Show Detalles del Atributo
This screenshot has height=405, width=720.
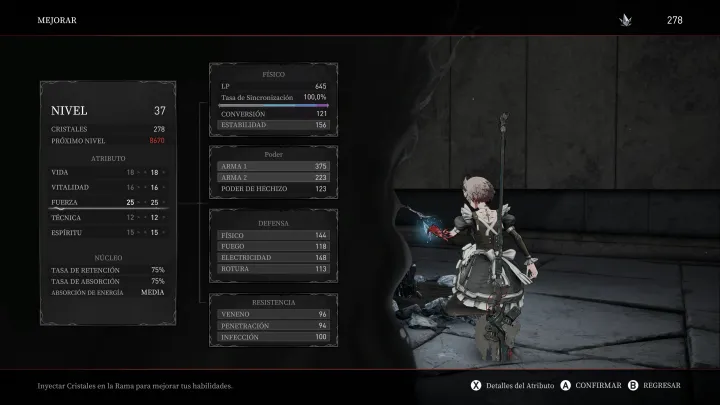(x=518, y=385)
